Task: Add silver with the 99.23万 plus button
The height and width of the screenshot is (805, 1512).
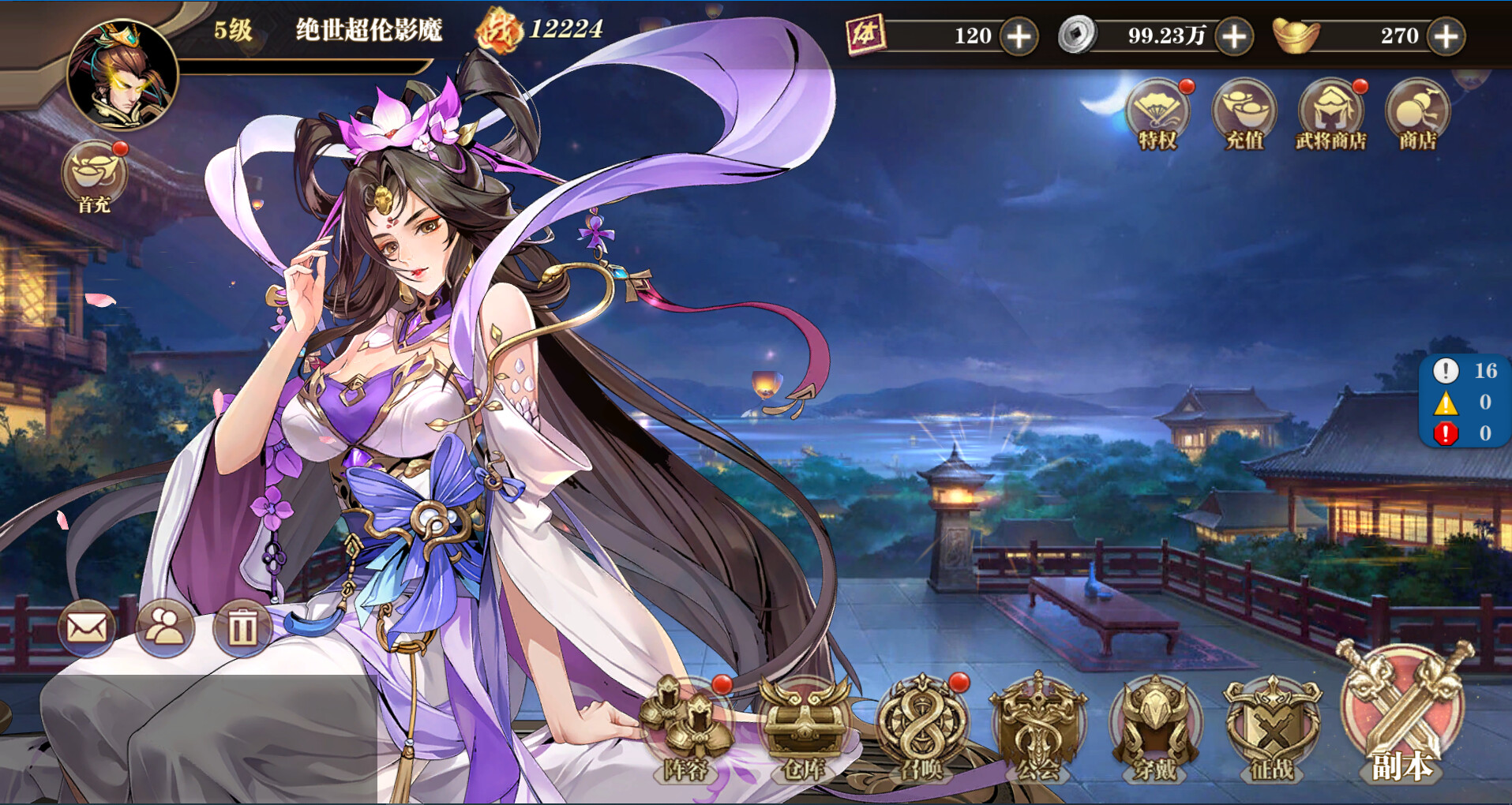Action: pos(1231,36)
